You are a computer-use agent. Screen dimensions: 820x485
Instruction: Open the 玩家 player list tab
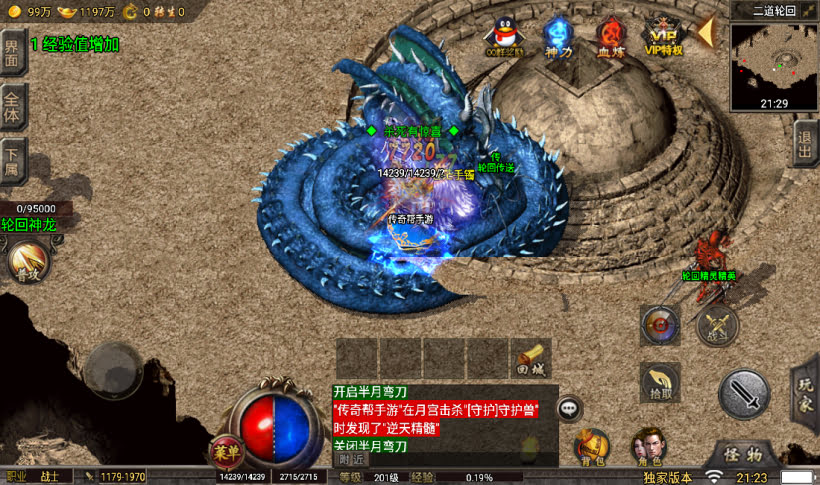click(806, 392)
